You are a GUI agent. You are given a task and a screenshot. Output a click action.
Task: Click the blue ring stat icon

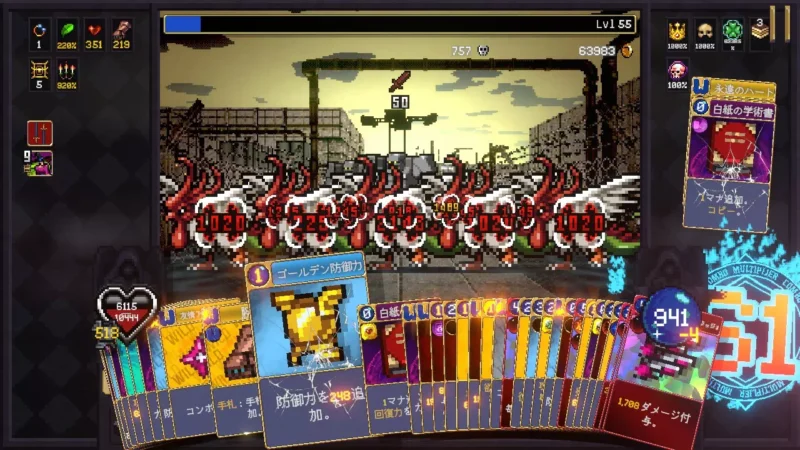[x=40, y=30]
